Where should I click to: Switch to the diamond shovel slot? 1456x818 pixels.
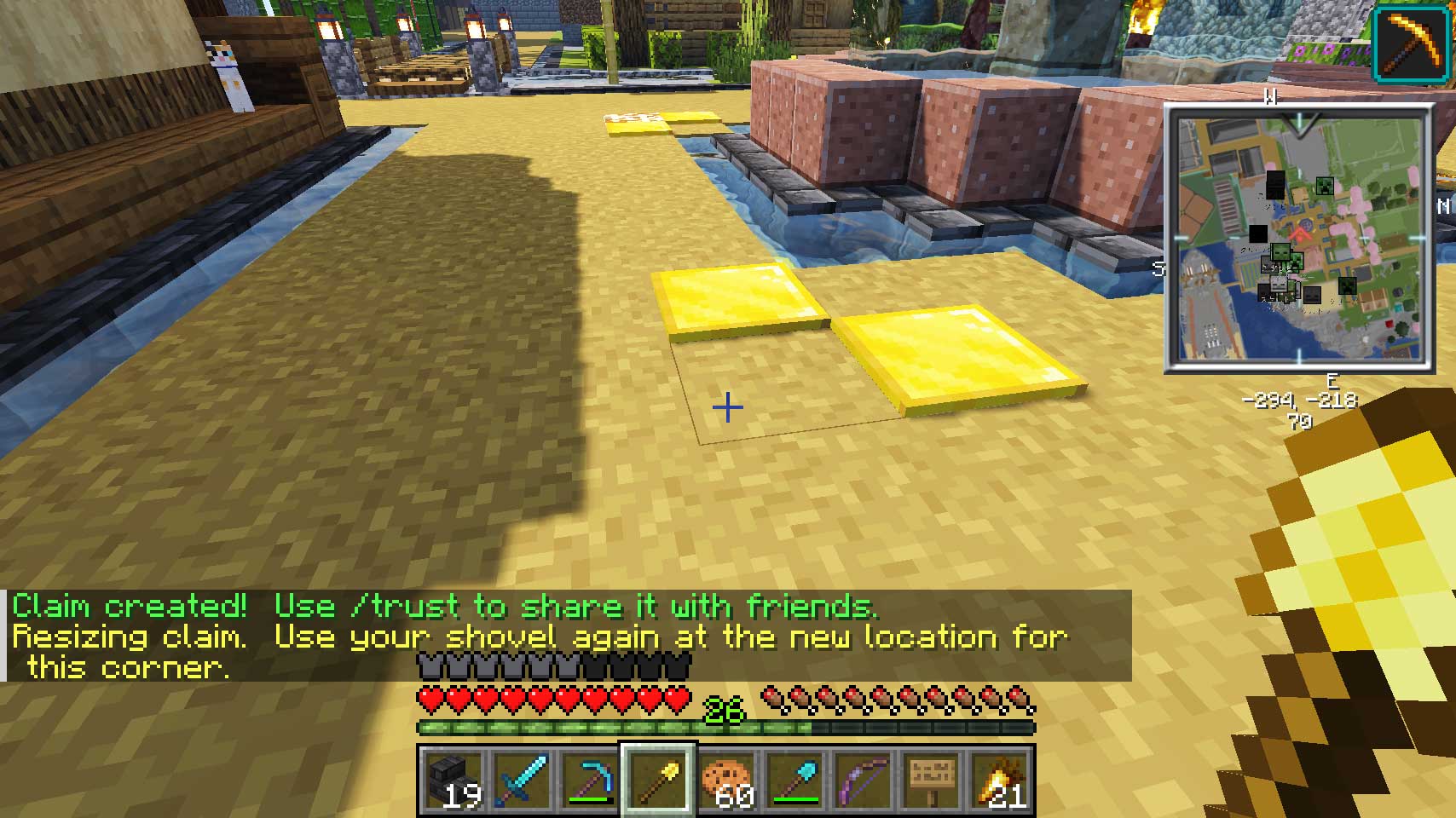795,781
